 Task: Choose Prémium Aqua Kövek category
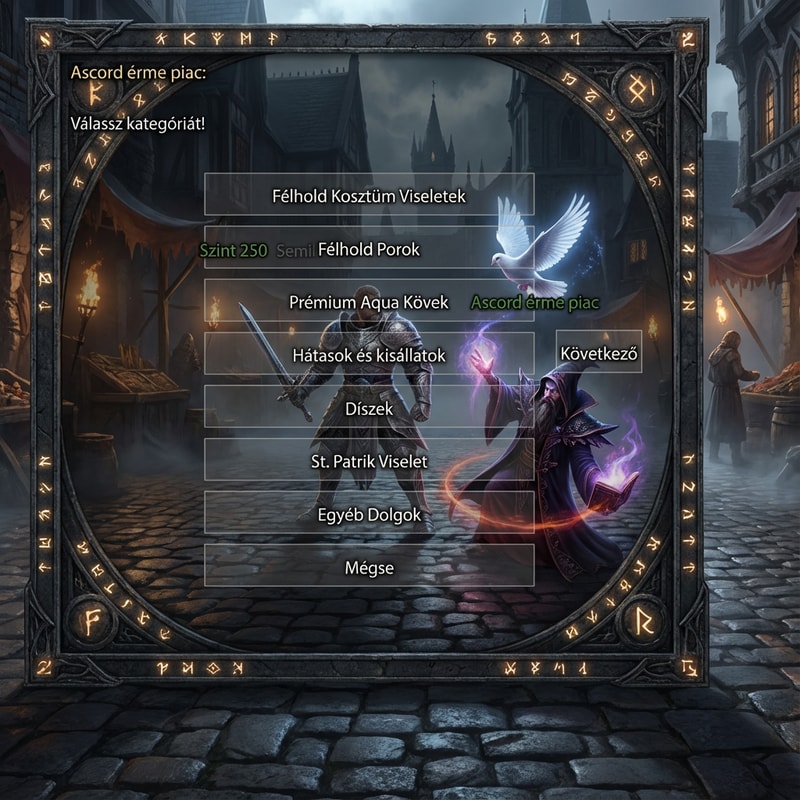point(369,301)
